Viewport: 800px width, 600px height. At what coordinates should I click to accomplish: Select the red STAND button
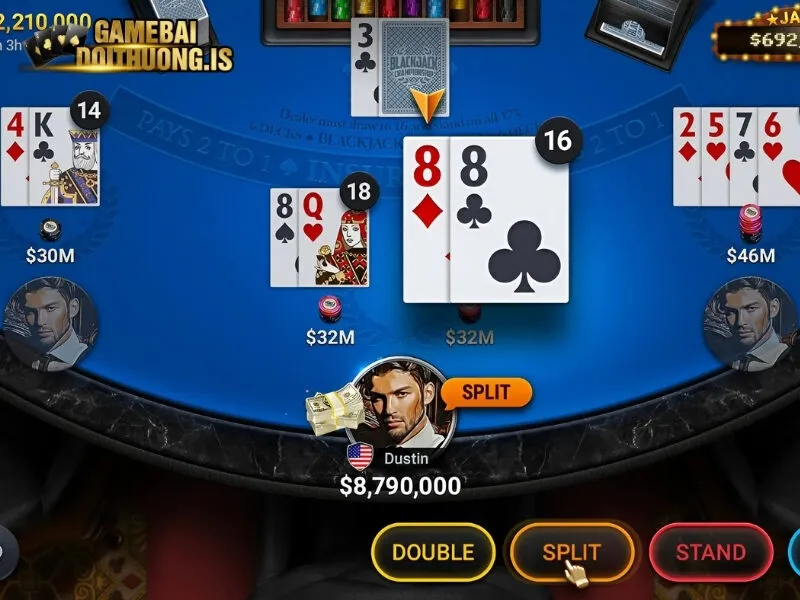[710, 552]
